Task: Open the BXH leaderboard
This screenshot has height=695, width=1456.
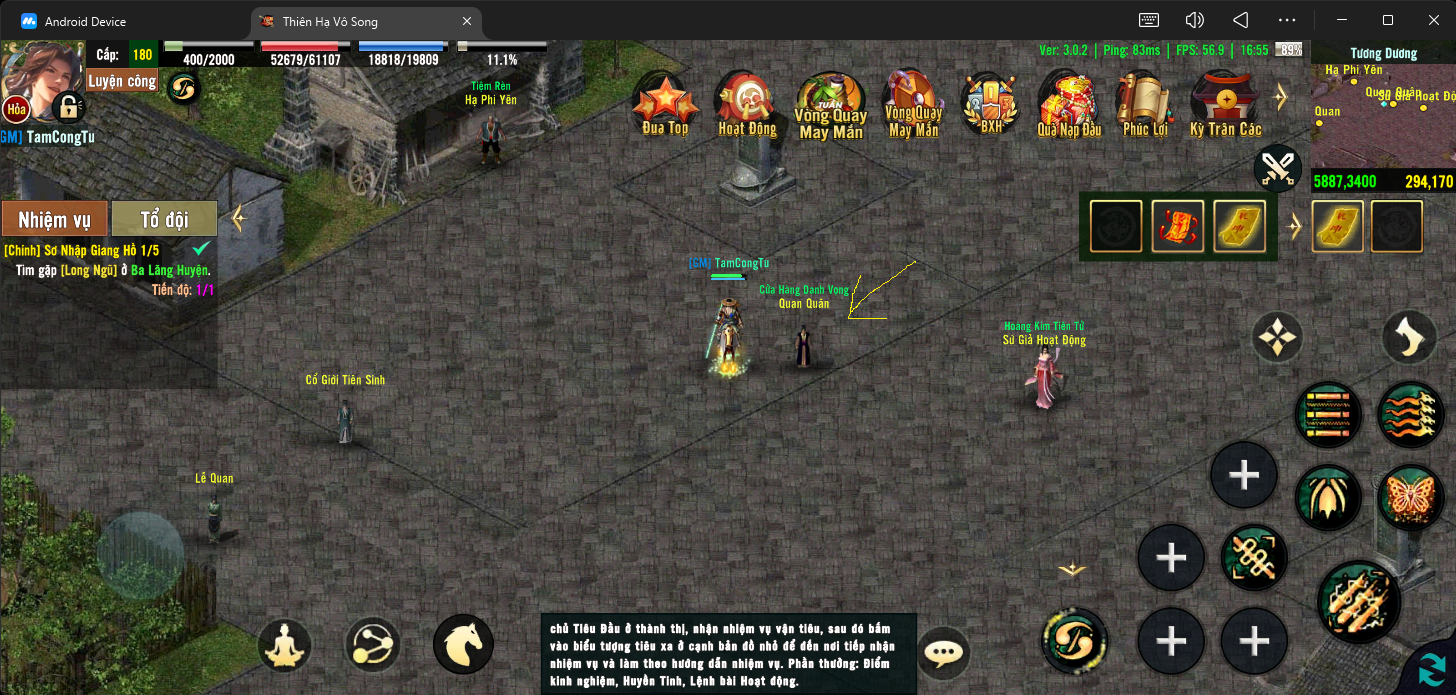Action: tap(990, 104)
